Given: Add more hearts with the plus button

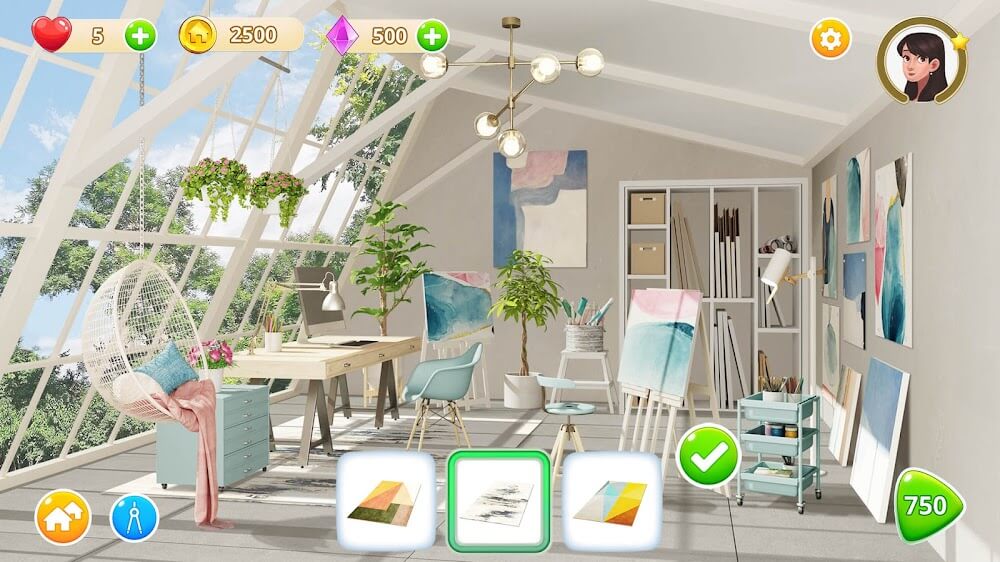Looking at the screenshot, I should (x=140, y=36).
